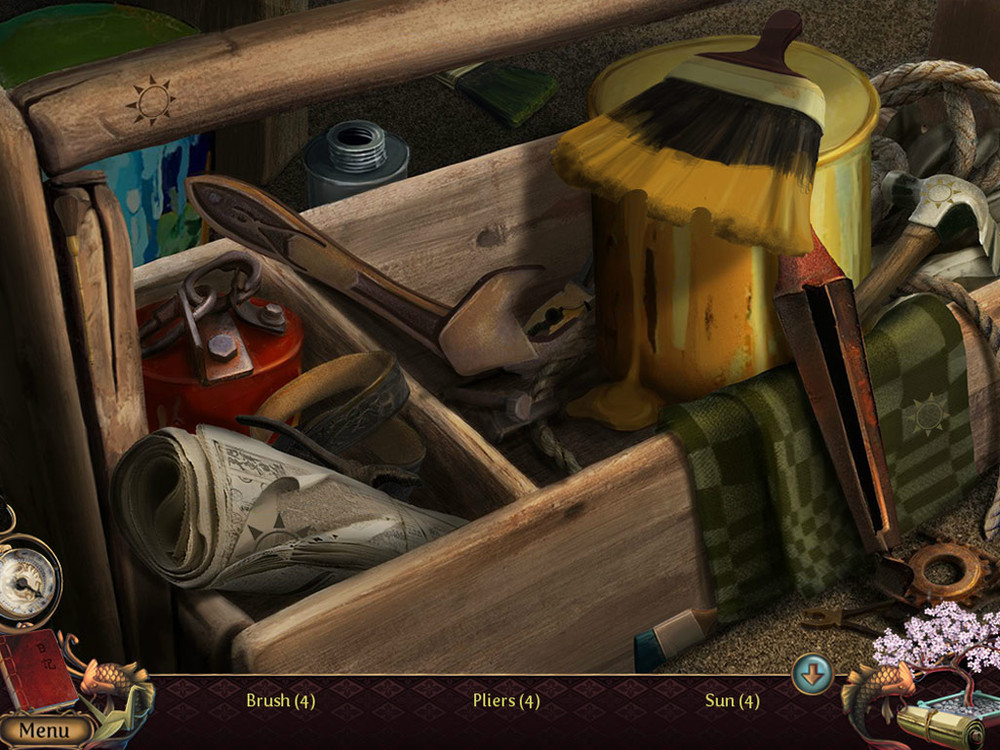Activate the cherry blossom bonsai hint
This screenshot has width=1000, height=750.
point(934,642)
